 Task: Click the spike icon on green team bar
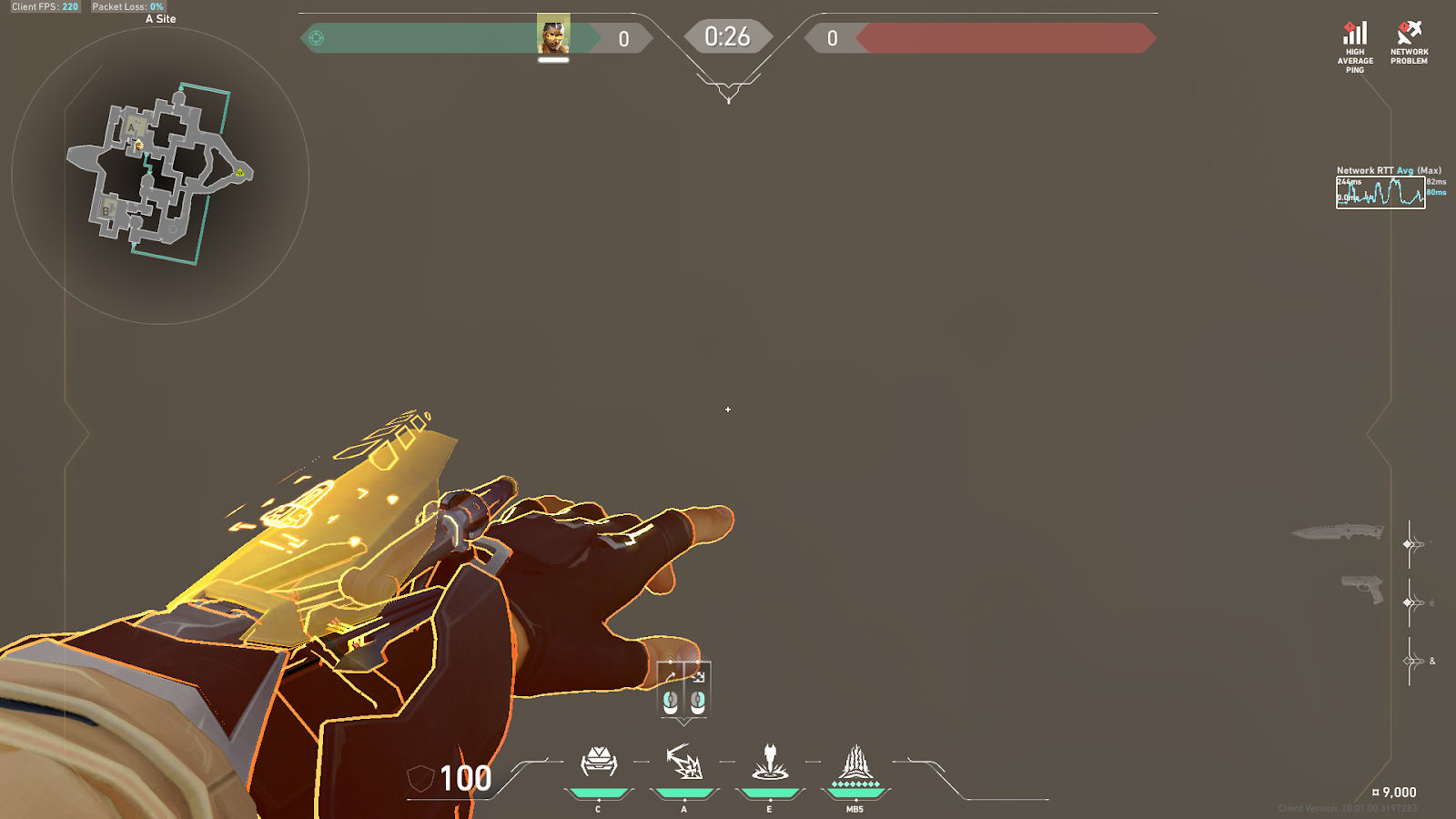[x=317, y=38]
